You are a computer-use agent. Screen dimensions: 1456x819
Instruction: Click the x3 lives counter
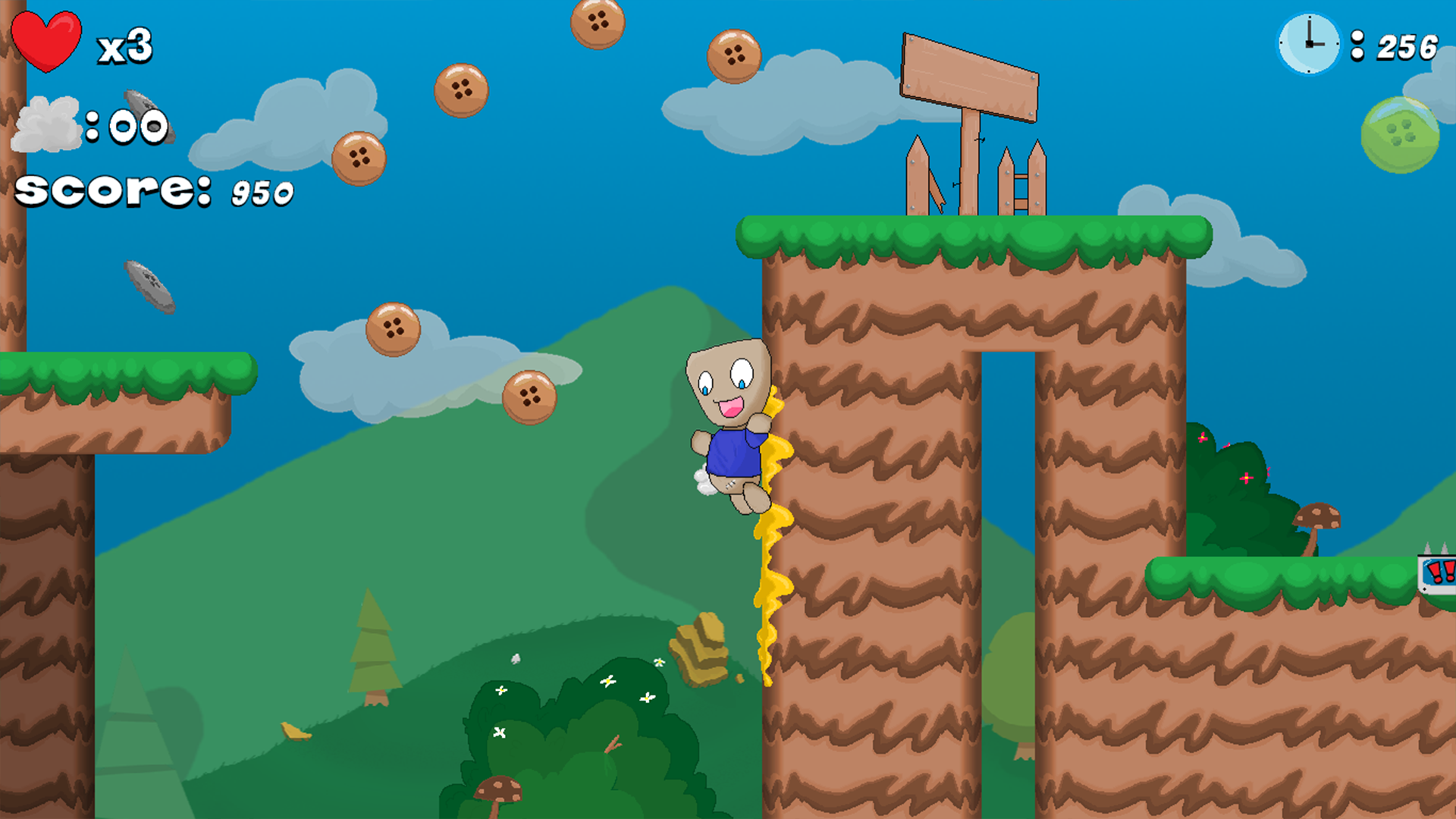point(125,45)
